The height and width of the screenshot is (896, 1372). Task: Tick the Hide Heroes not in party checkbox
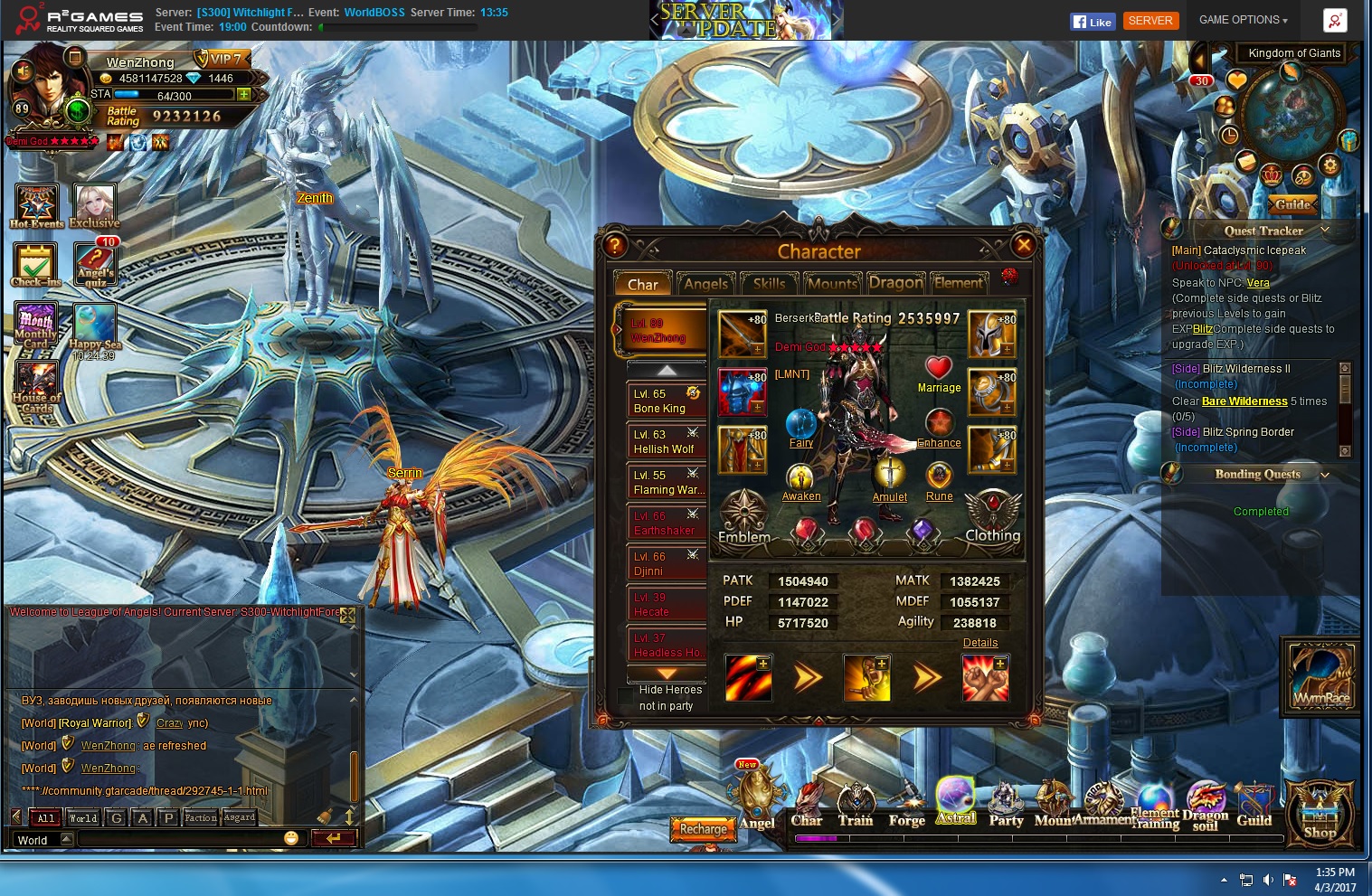[x=626, y=696]
